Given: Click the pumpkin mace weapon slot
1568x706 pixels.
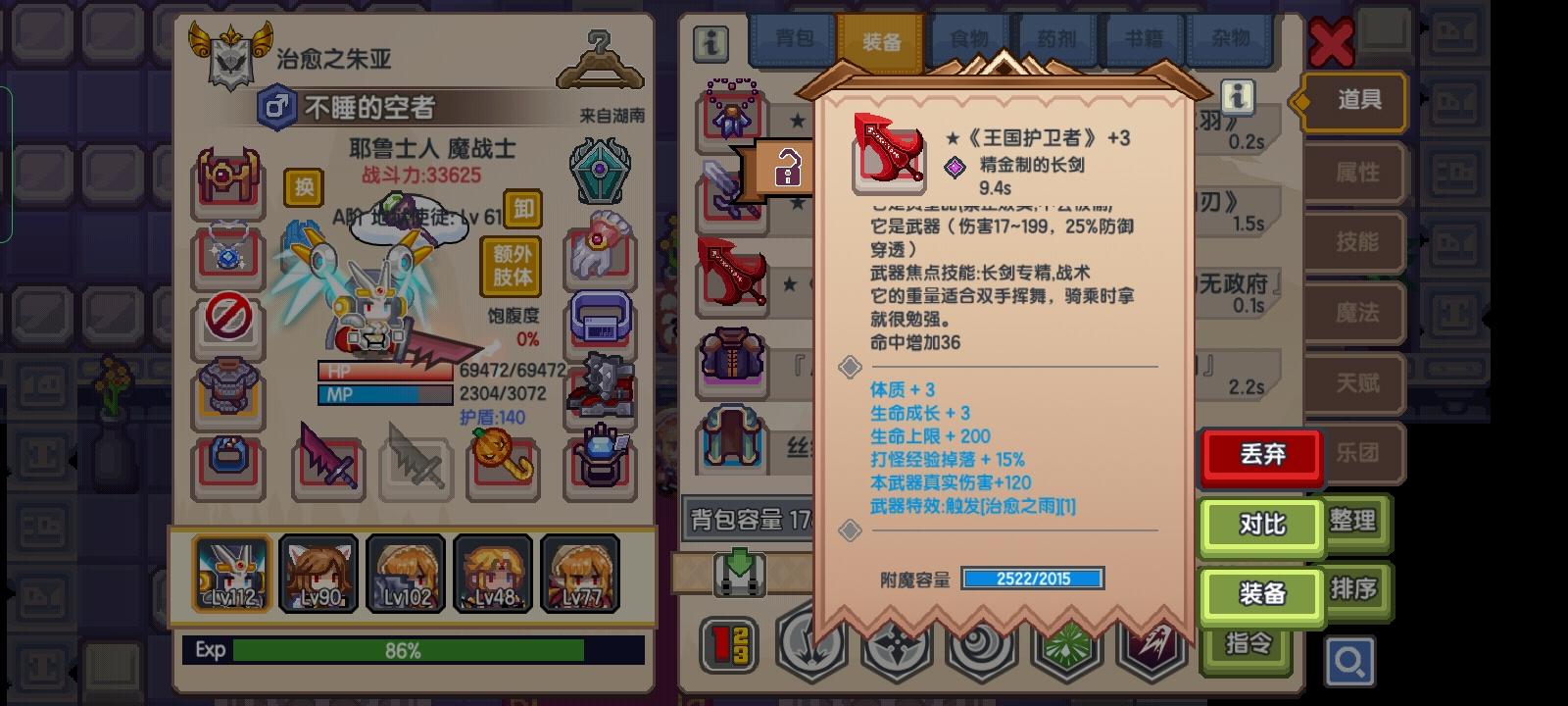Looking at the screenshot, I should tap(502, 466).
